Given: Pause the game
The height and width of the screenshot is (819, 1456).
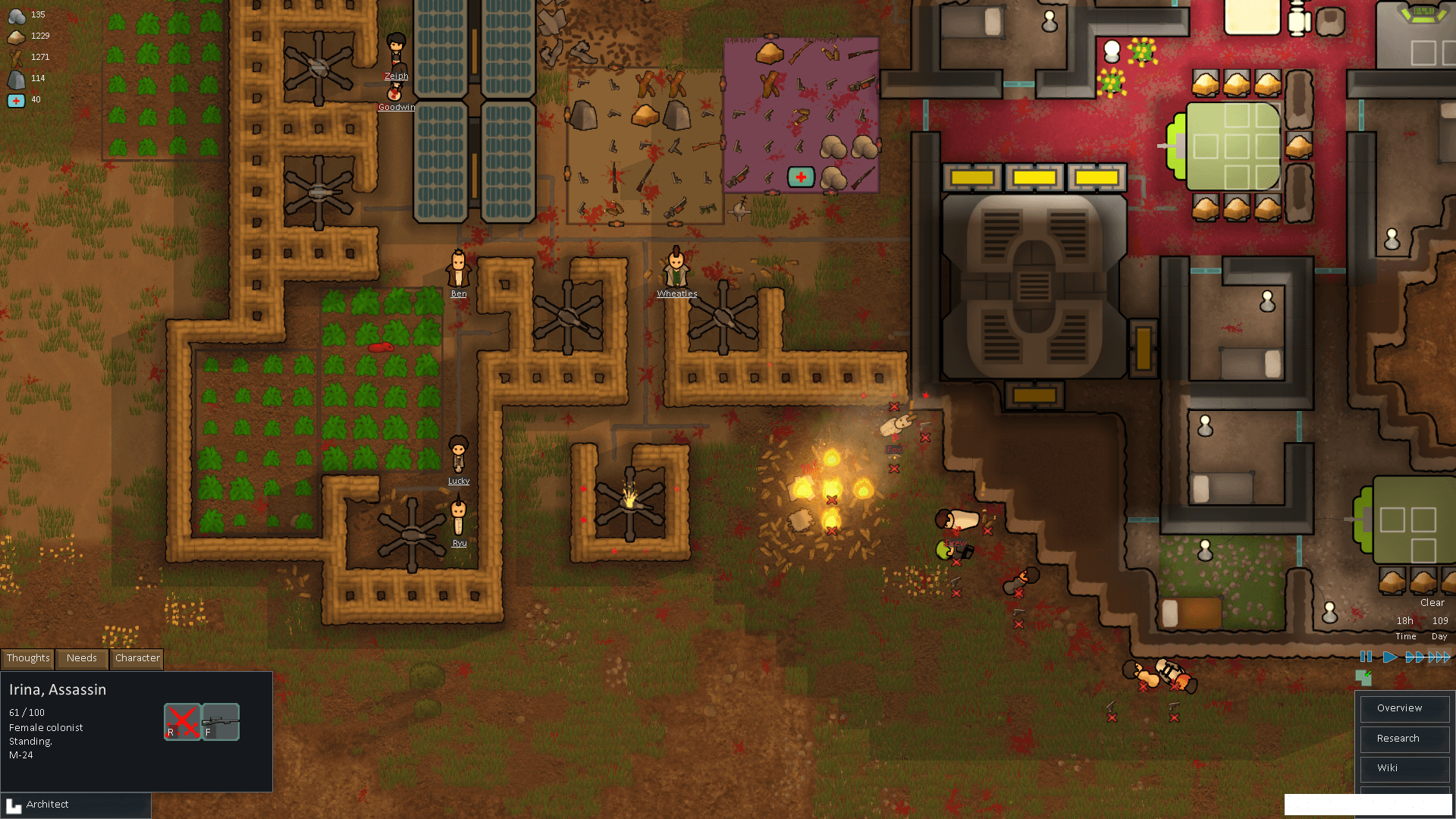Looking at the screenshot, I should pyautogui.click(x=1366, y=657).
